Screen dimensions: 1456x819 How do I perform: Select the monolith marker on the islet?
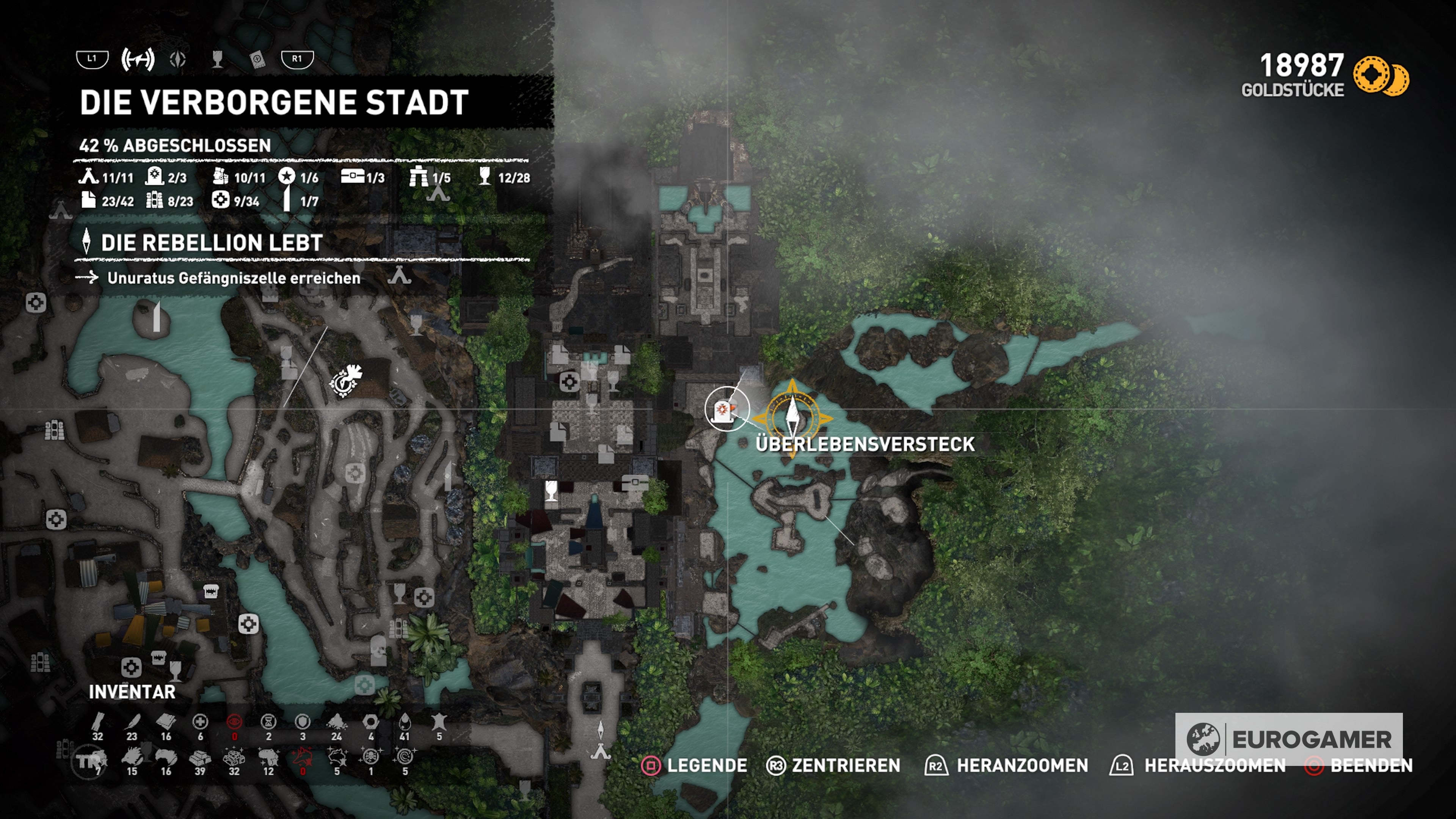(x=157, y=317)
